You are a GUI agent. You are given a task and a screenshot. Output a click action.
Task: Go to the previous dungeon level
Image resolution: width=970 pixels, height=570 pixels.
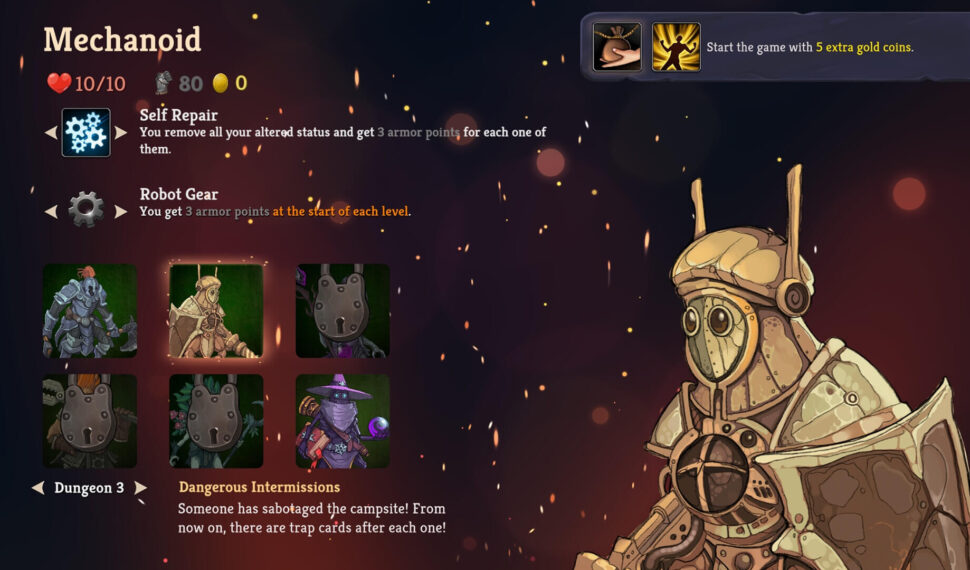[38, 488]
